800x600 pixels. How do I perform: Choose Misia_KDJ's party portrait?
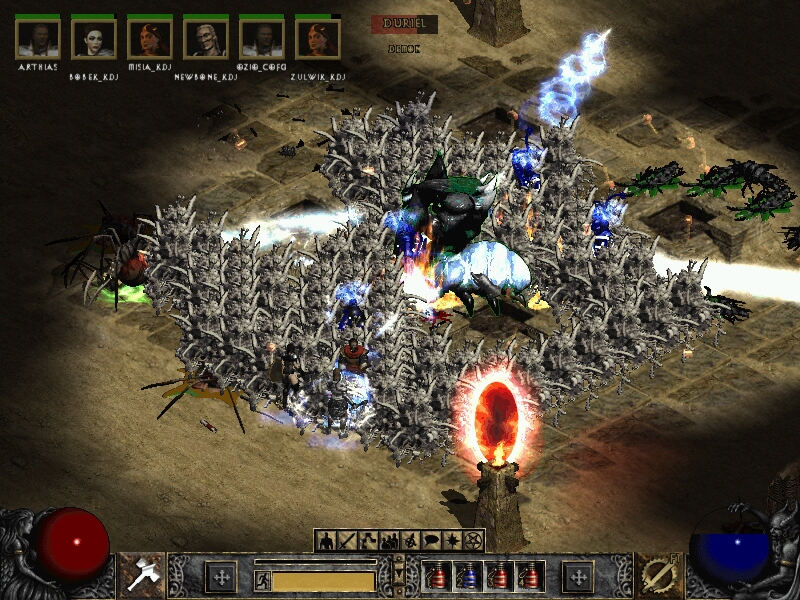[x=150, y=38]
